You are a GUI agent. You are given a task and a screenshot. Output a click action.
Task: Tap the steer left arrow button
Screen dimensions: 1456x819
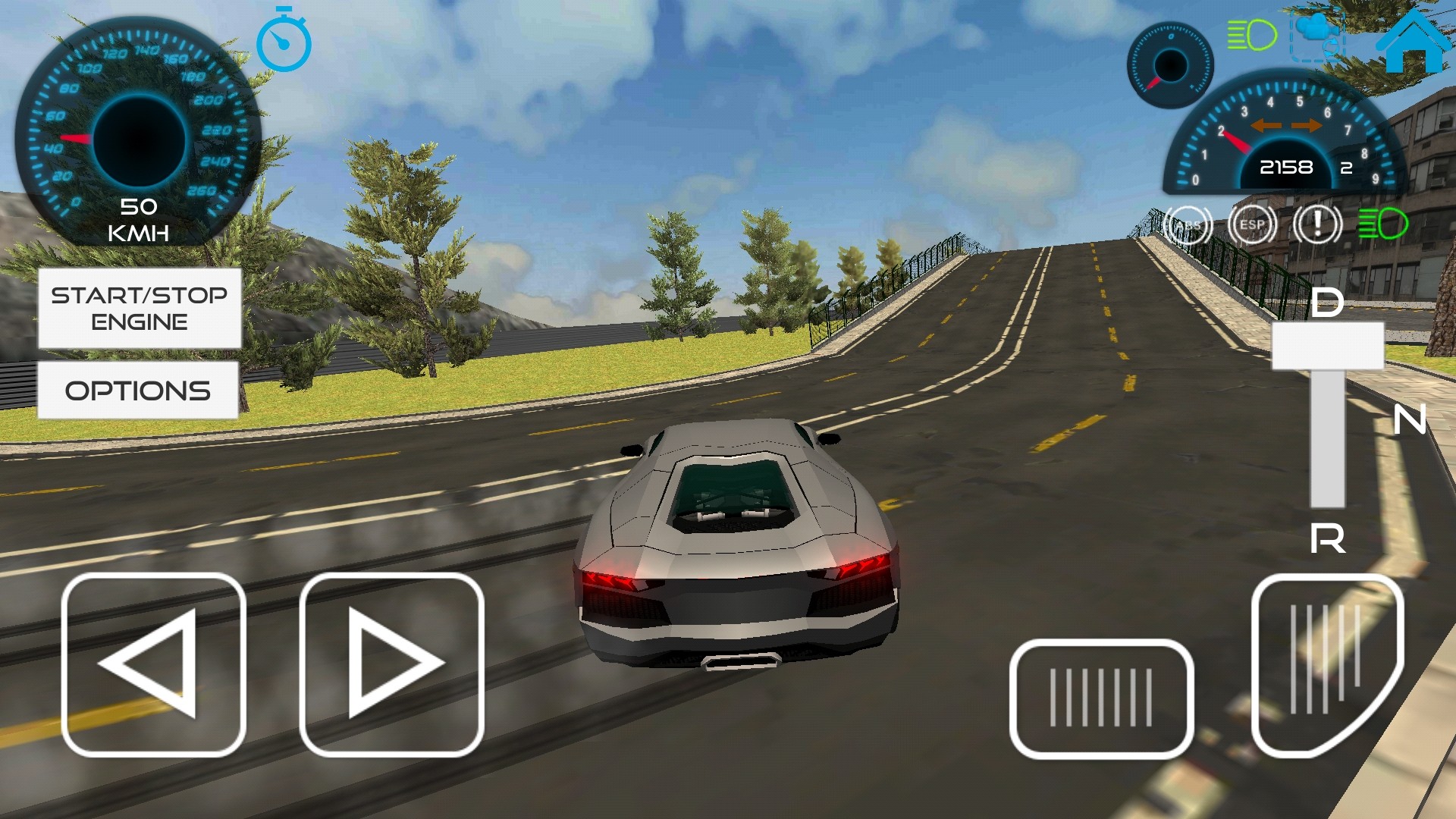[154, 664]
